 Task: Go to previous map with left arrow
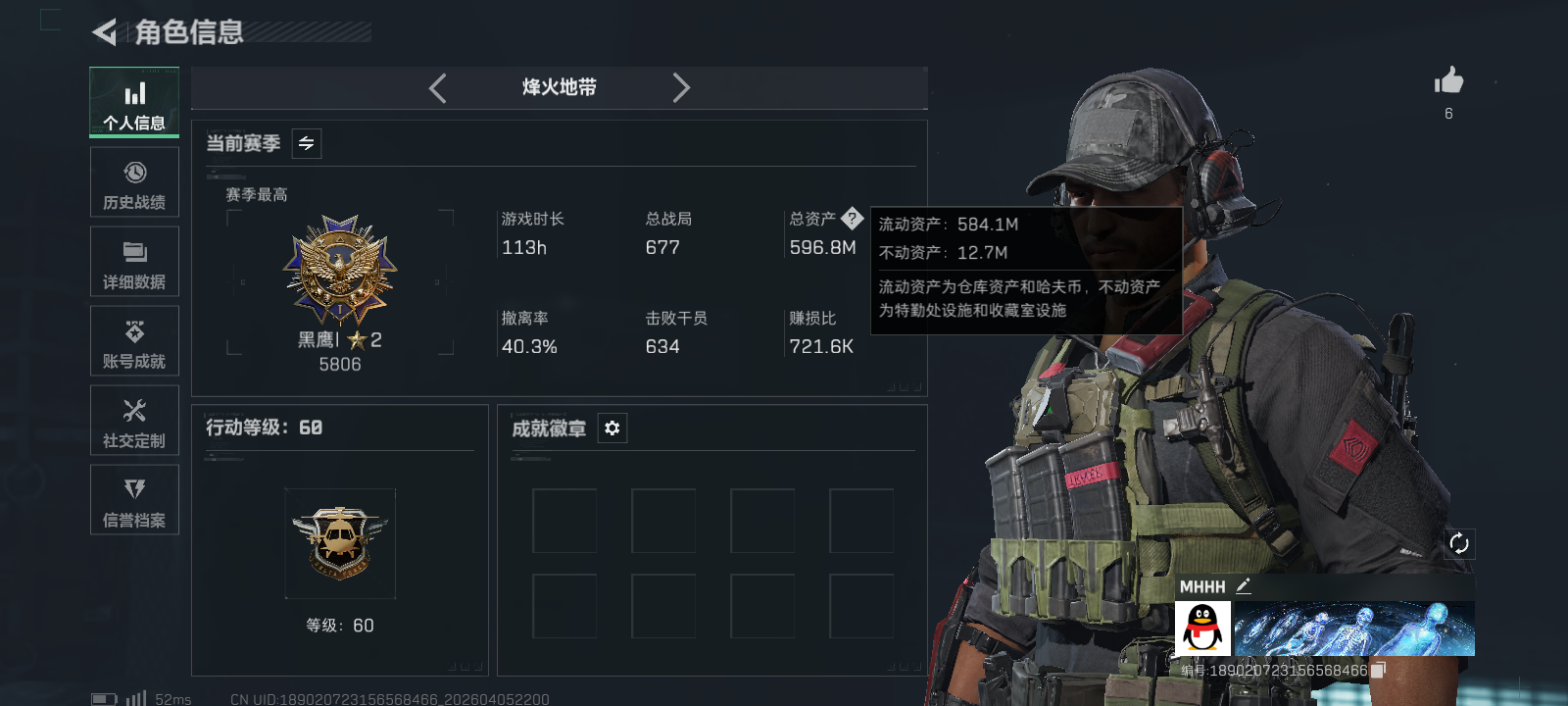437,87
